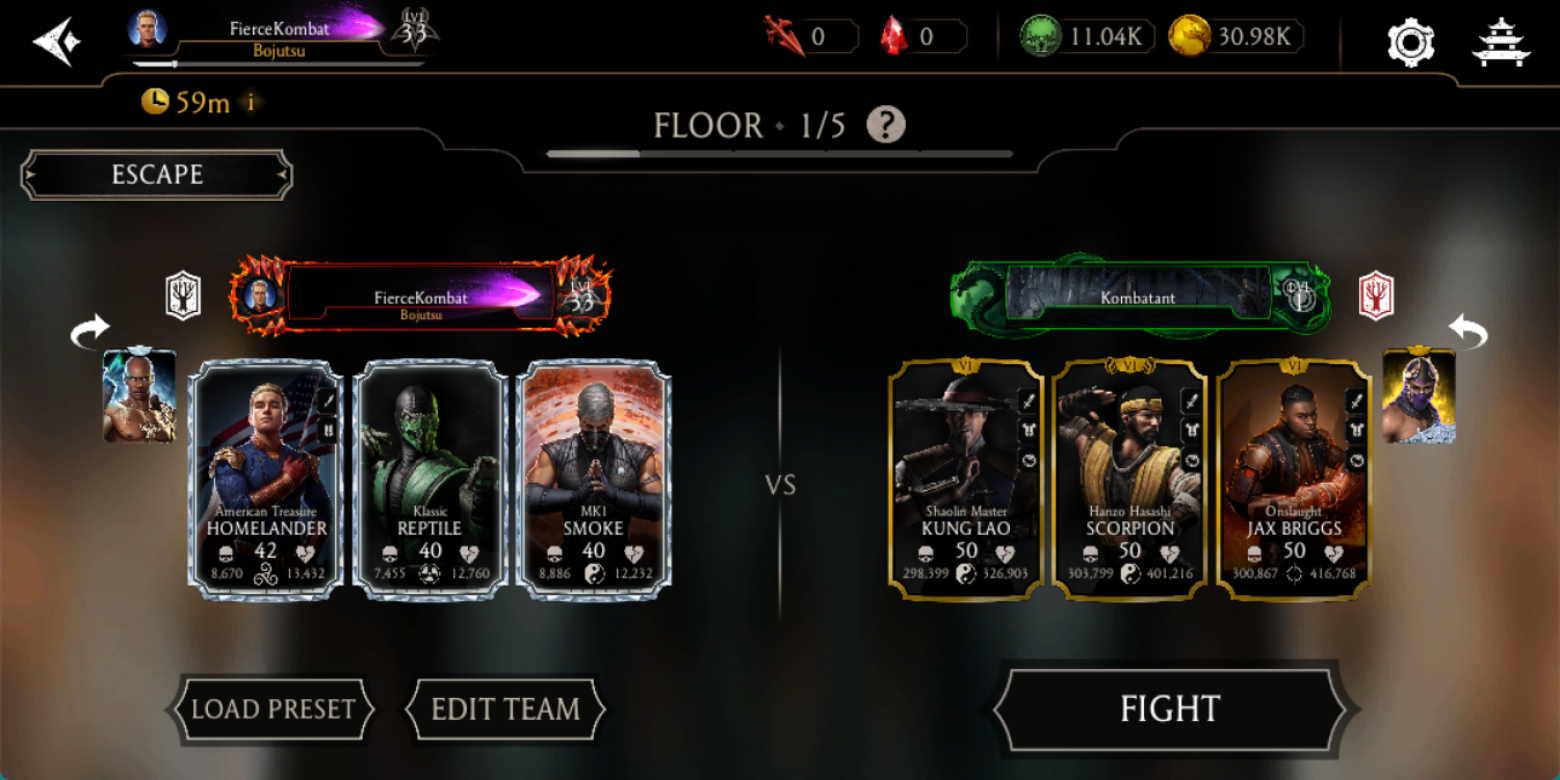
Task: Open the souls currency counter
Action: [x=1087, y=38]
